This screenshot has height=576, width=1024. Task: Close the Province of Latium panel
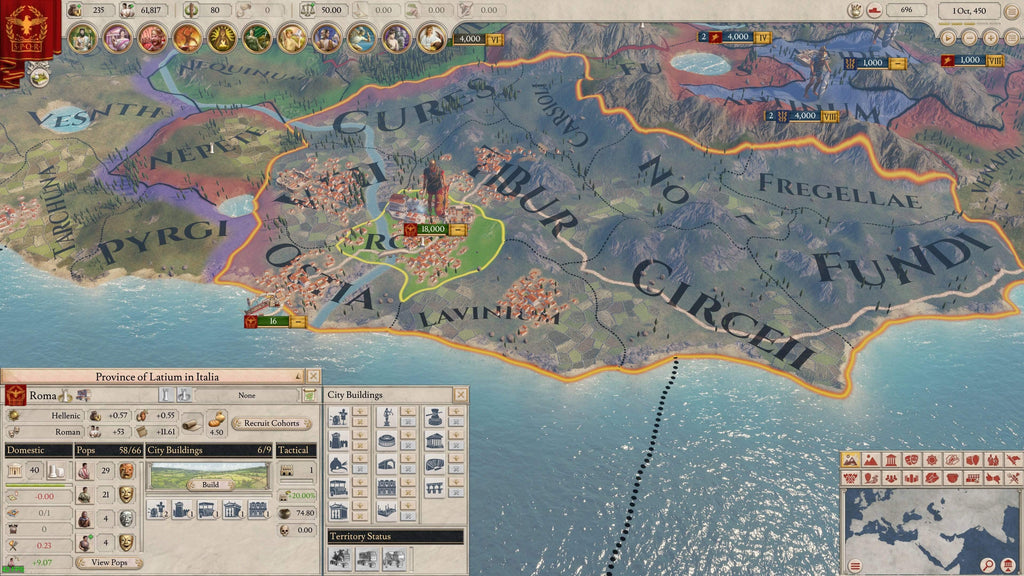point(312,376)
